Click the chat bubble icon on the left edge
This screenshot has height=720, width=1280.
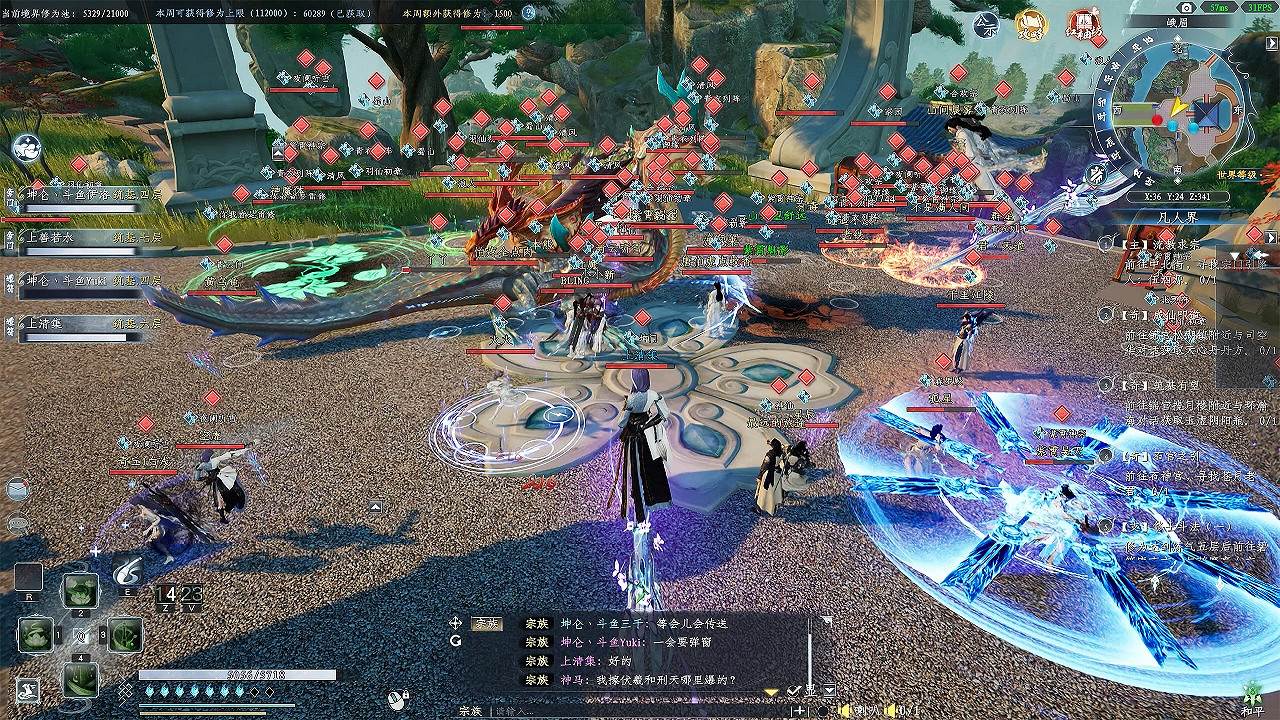[15, 523]
